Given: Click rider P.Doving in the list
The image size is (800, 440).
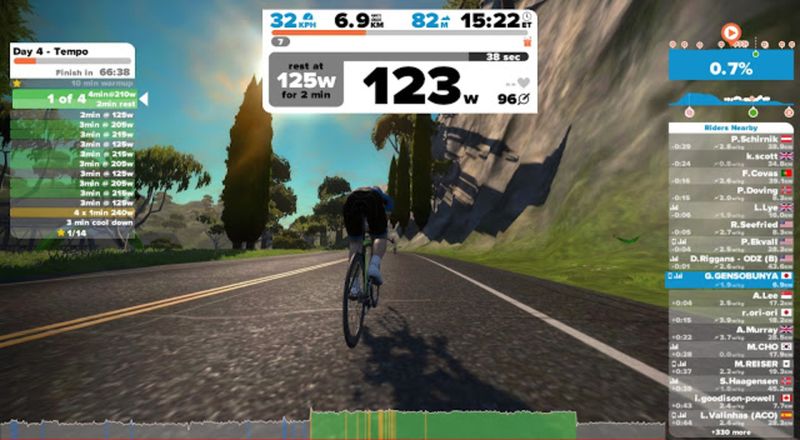Looking at the screenshot, I should pyautogui.click(x=730, y=193).
